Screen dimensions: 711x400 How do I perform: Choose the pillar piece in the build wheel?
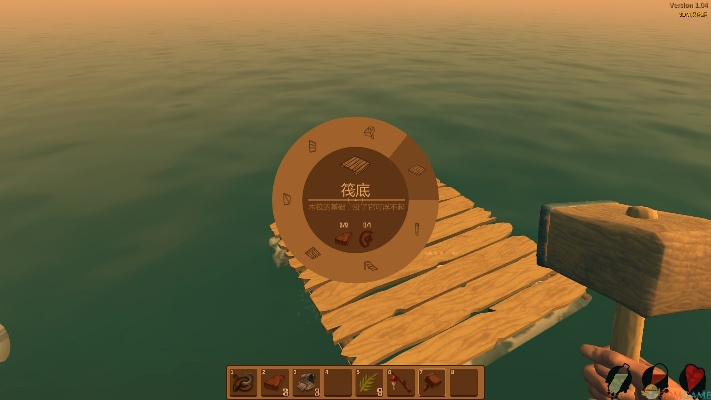[x=415, y=230]
